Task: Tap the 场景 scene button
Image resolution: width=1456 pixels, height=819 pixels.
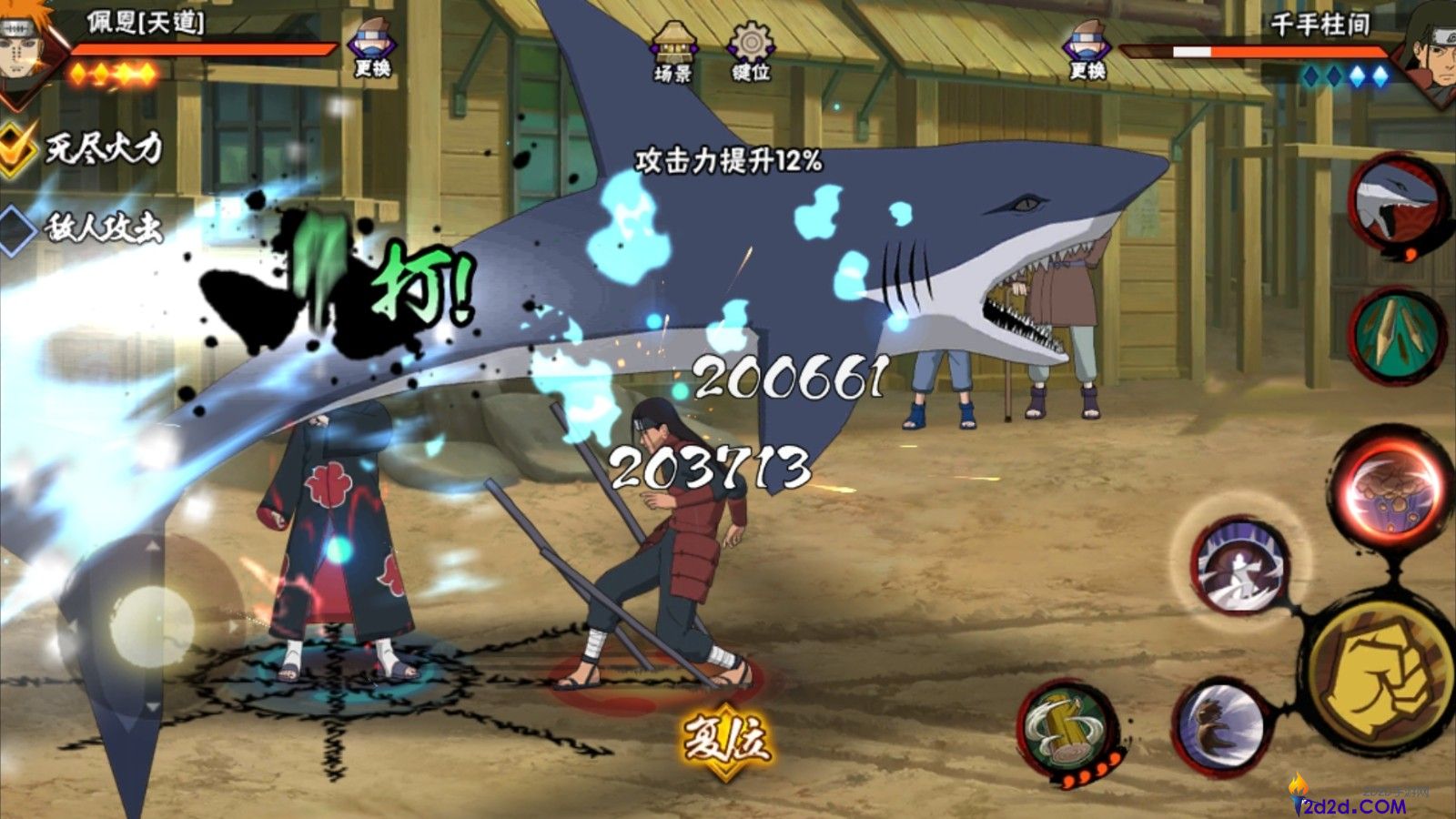Action: 673,52
